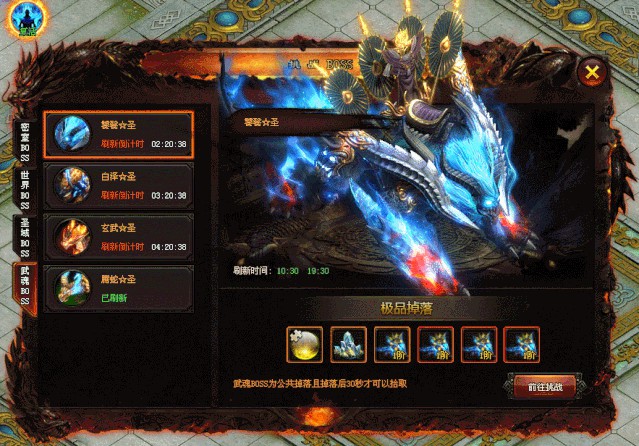Select the 圣域BOSS tab
639x446 pixels.
pyautogui.click(x=26, y=236)
